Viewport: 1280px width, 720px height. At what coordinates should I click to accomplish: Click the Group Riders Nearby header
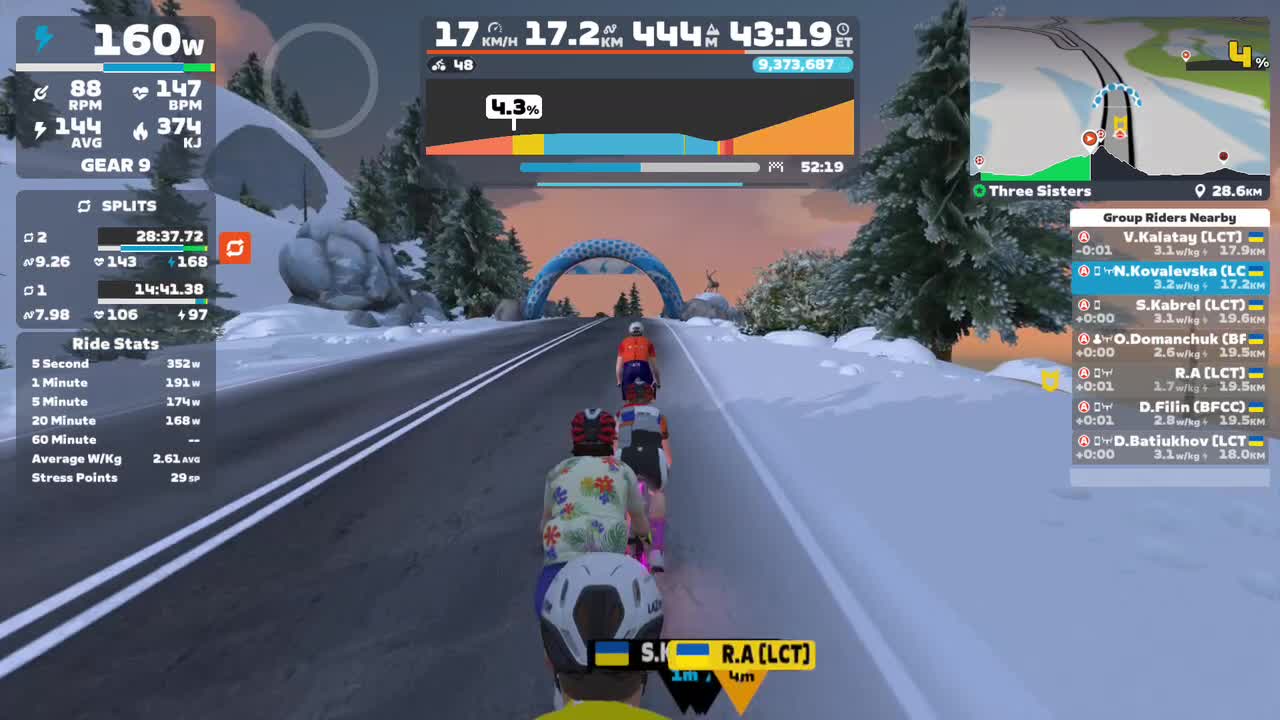pyautogui.click(x=1170, y=217)
